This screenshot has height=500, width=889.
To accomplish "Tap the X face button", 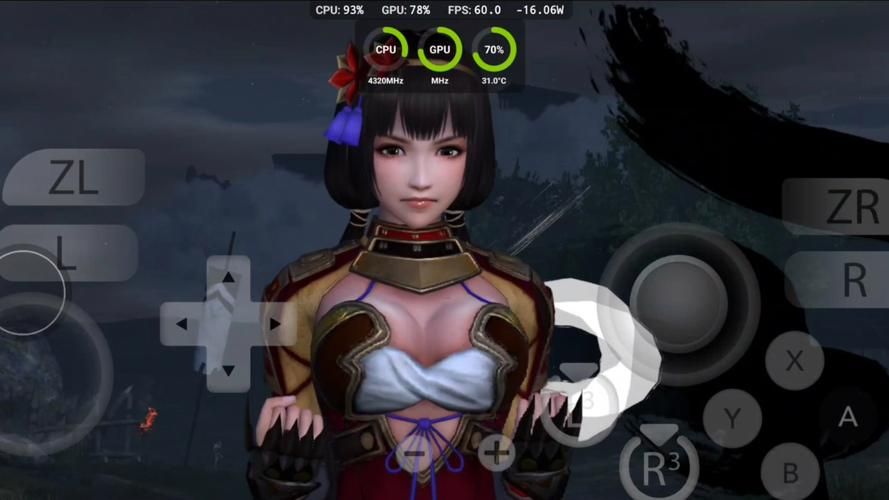I will point(795,360).
